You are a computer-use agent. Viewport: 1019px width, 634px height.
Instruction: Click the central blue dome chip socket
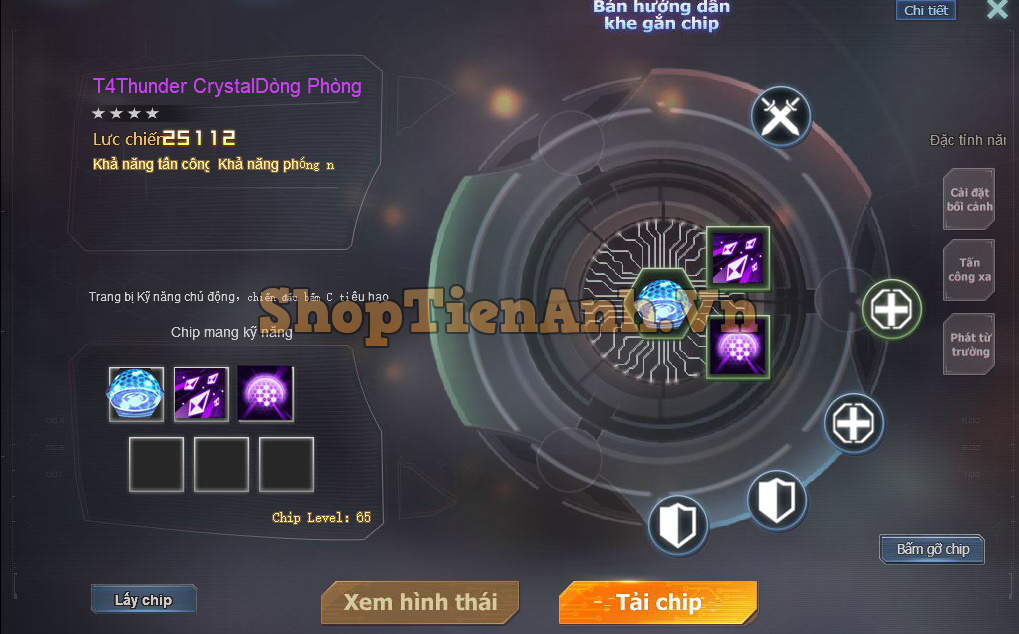659,302
